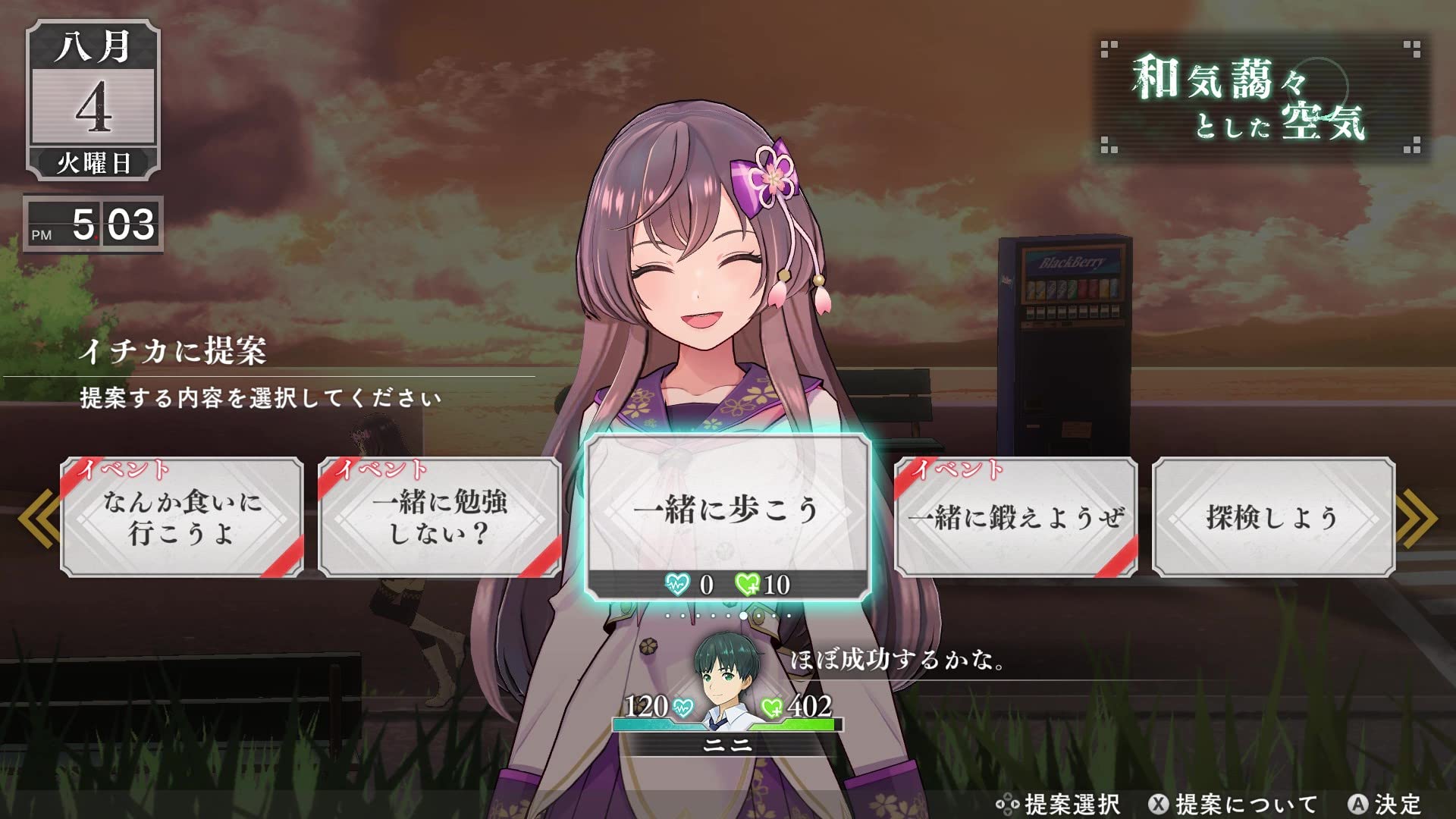This screenshot has width=1456, height=819.
Task: Choose the 一緒に鍛えようぜ proposal card
Action: [x=1016, y=517]
